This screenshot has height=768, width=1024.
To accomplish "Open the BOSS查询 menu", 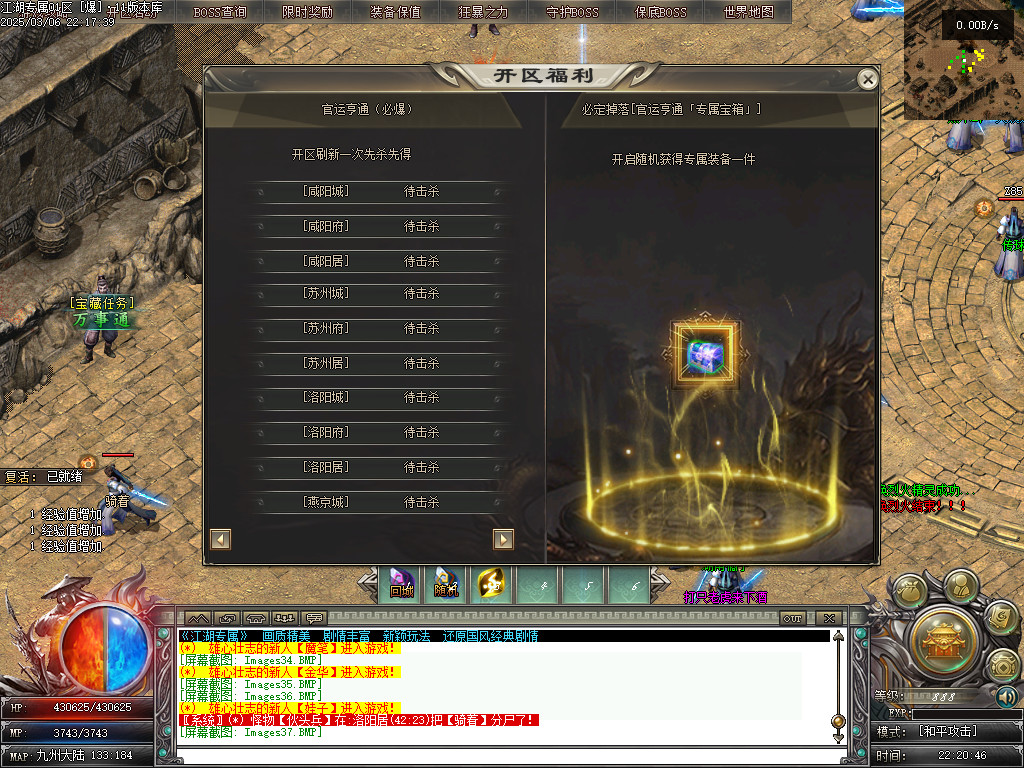I will [220, 12].
